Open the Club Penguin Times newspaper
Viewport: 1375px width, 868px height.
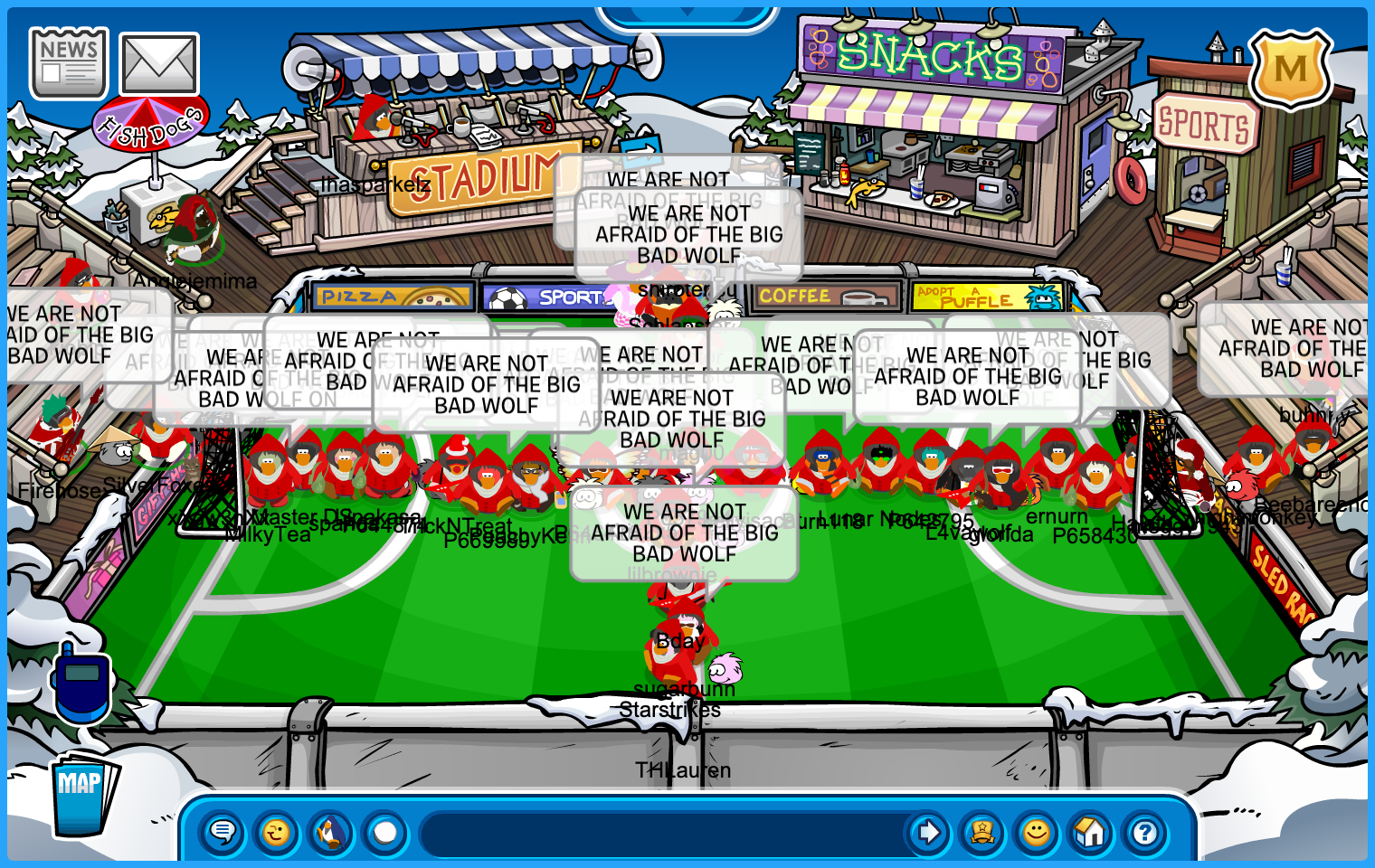click(x=69, y=63)
